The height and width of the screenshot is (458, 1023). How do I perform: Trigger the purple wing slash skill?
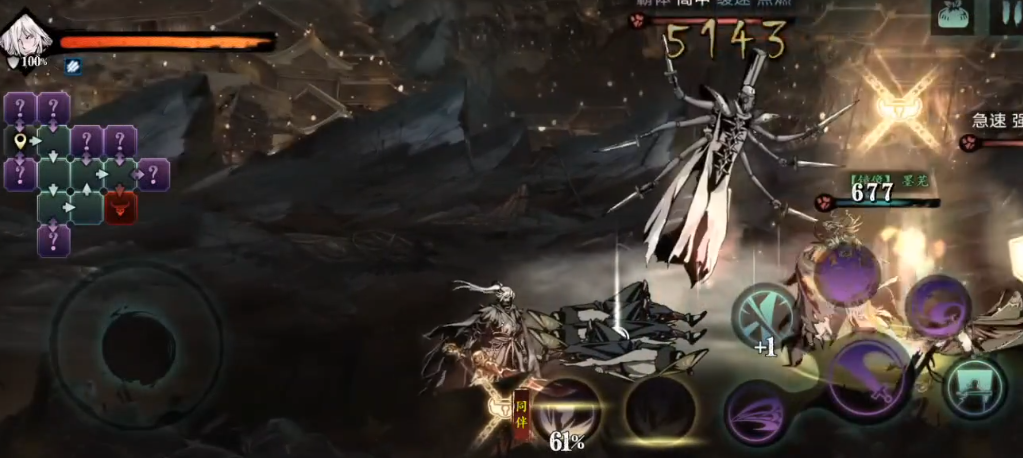coord(758,412)
